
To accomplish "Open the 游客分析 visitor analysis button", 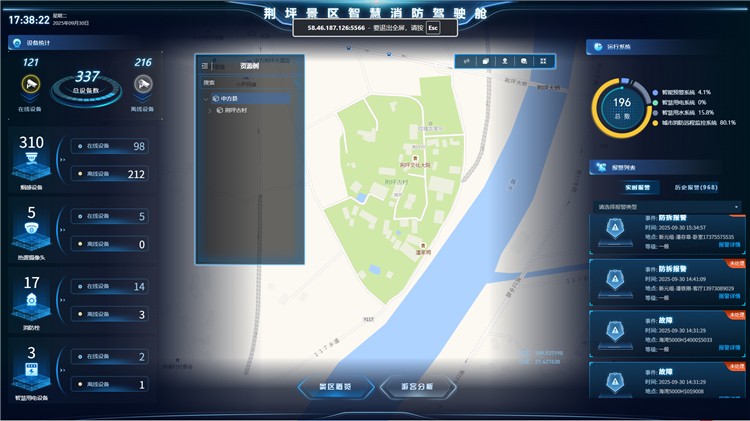I will pyautogui.click(x=419, y=386).
